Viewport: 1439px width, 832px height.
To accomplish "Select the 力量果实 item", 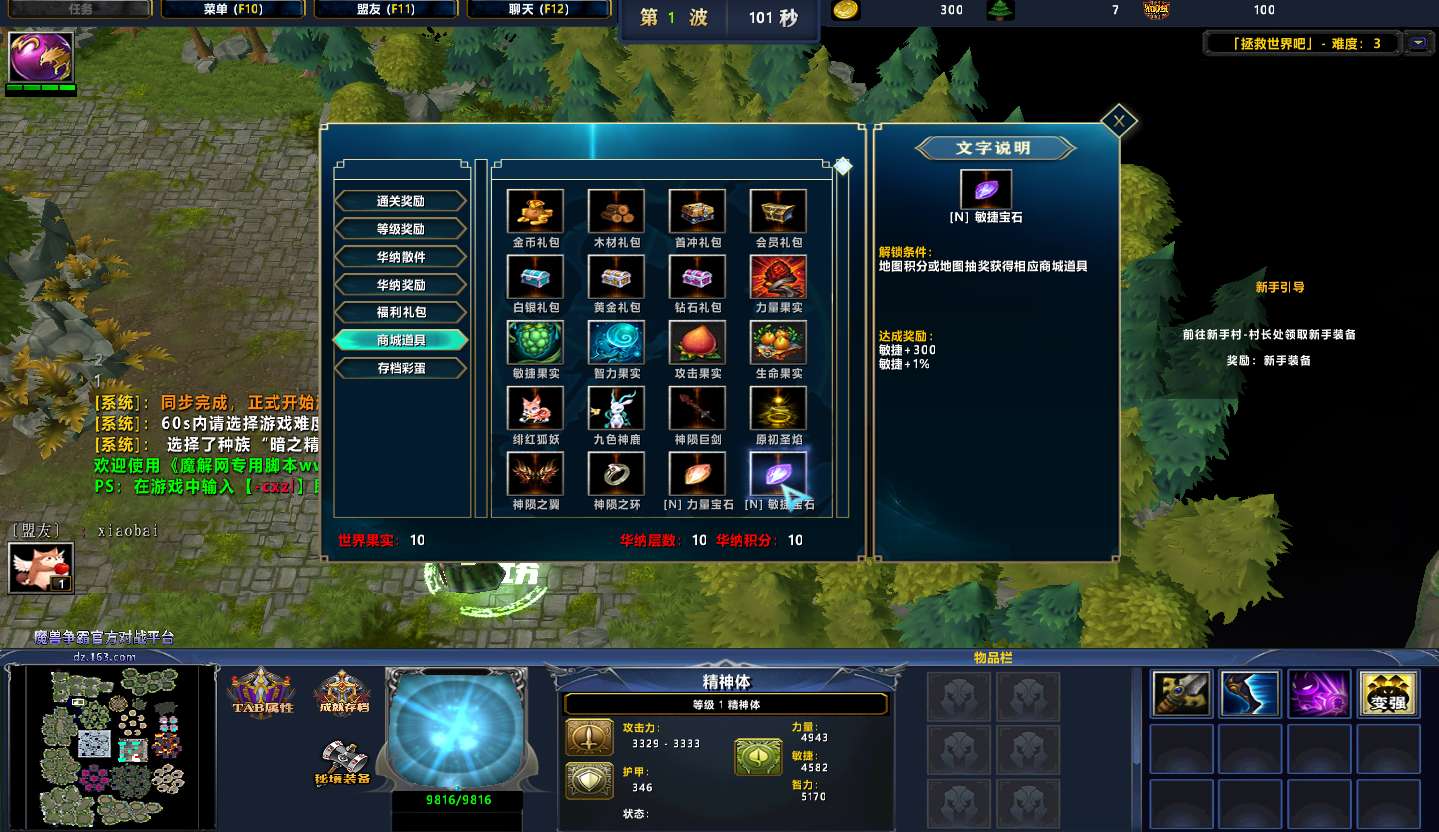I will (778, 277).
